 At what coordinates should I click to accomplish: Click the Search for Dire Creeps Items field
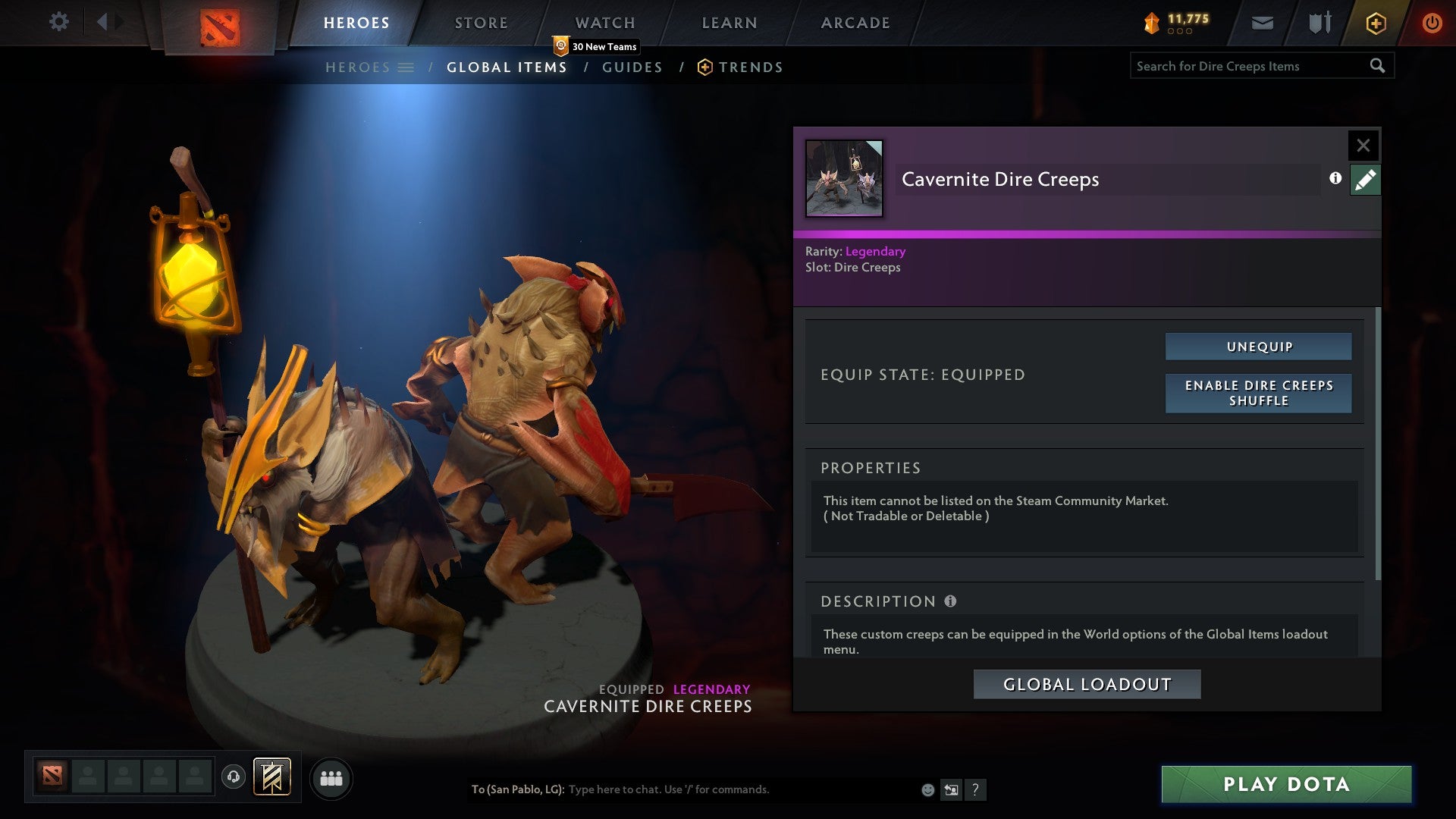[x=1244, y=66]
